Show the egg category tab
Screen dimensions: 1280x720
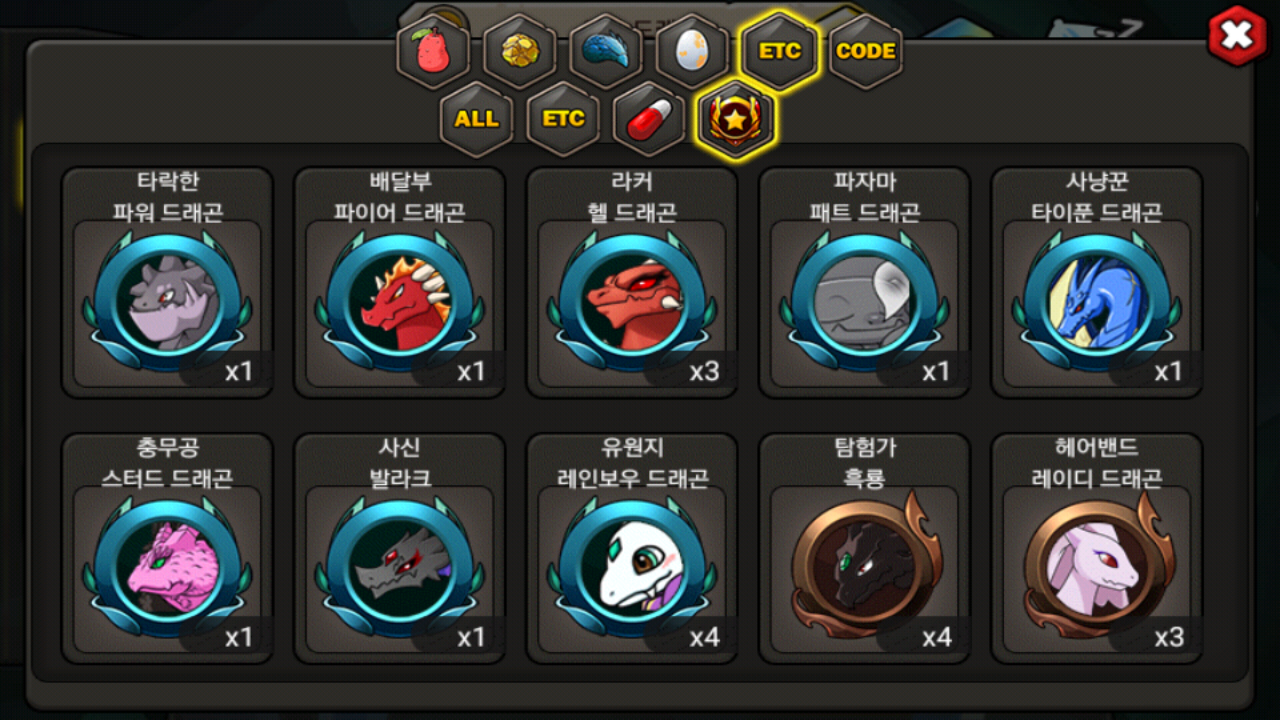[692, 51]
